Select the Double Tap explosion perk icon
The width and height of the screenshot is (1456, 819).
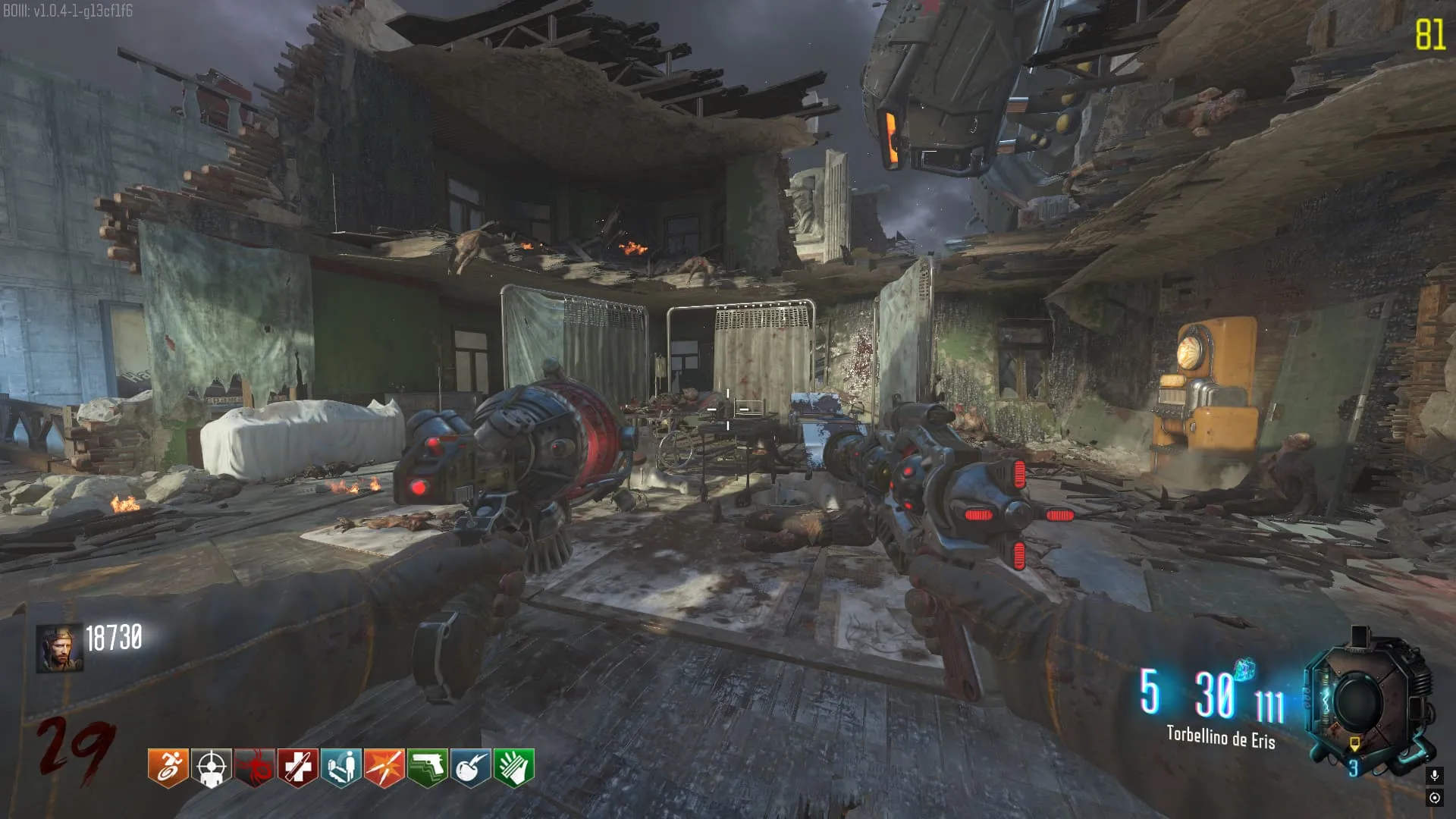pyautogui.click(x=384, y=767)
